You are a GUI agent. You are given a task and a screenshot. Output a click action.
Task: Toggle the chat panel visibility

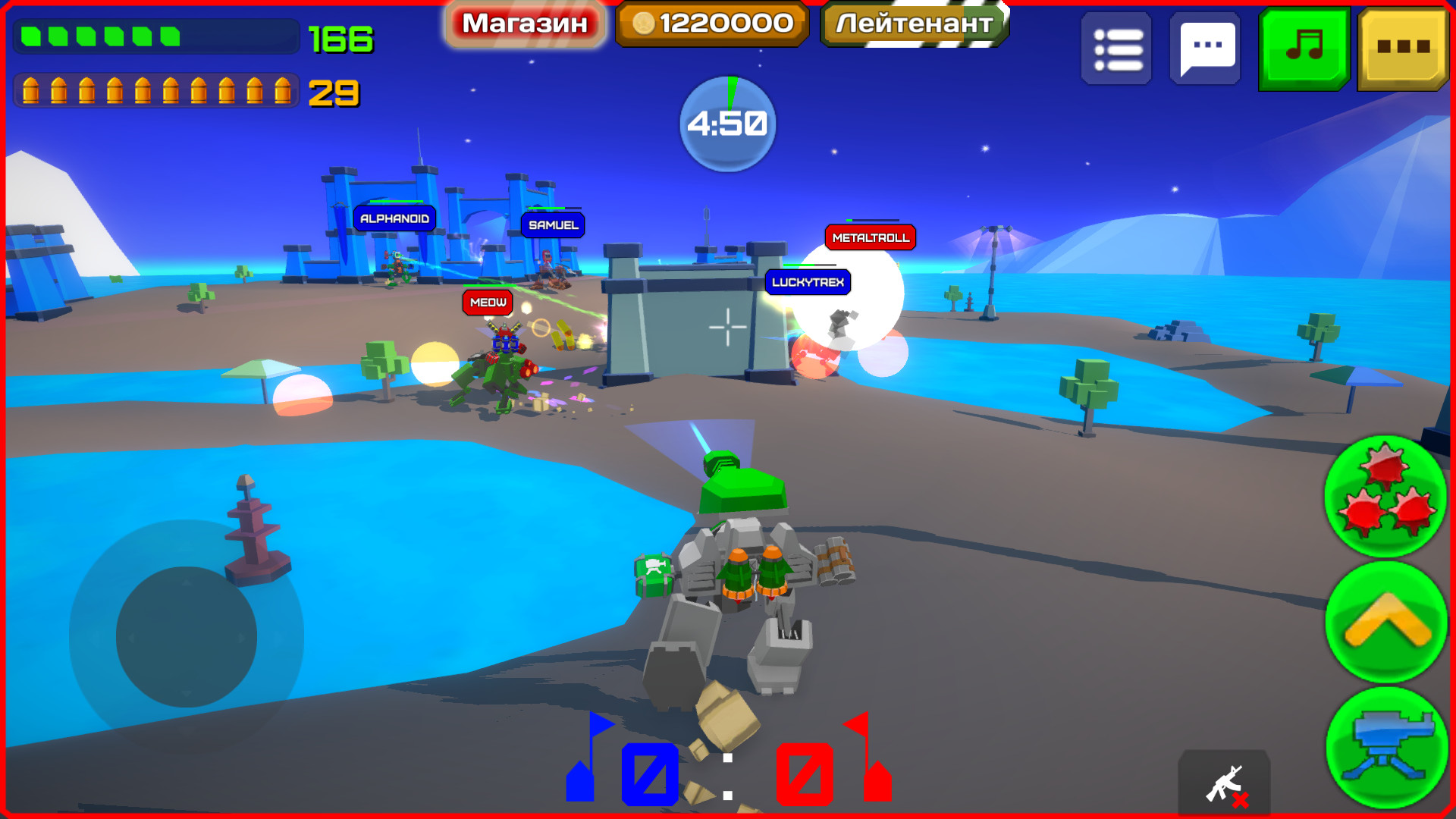[x=1206, y=49]
